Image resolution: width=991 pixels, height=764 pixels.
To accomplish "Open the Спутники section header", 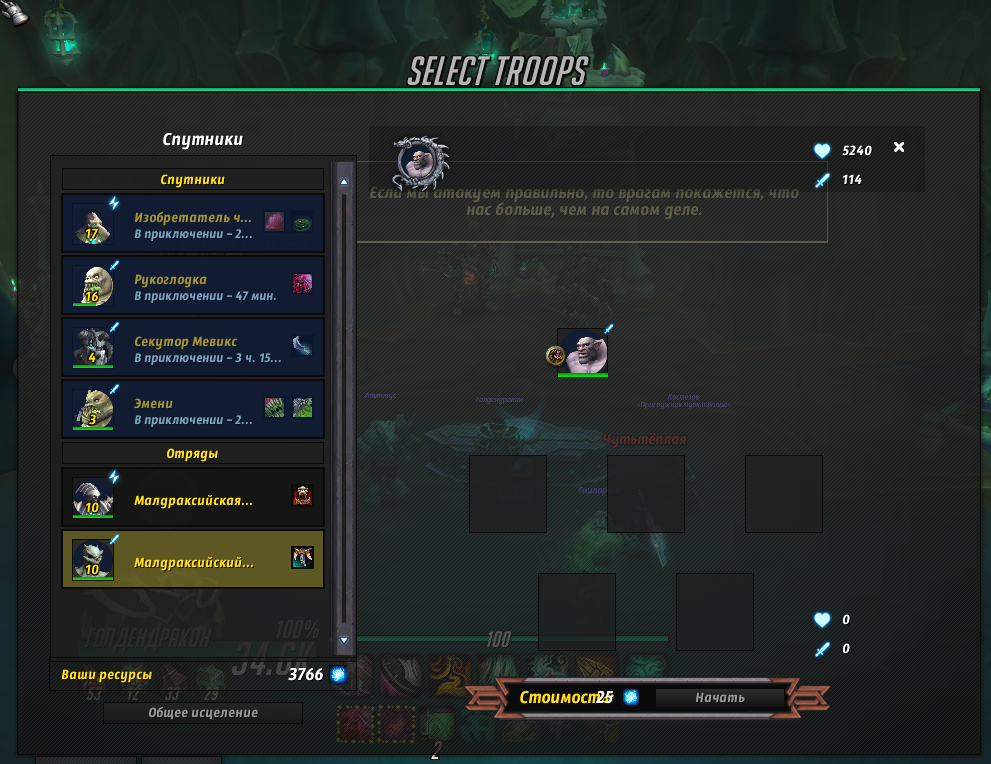I will pyautogui.click(x=193, y=180).
